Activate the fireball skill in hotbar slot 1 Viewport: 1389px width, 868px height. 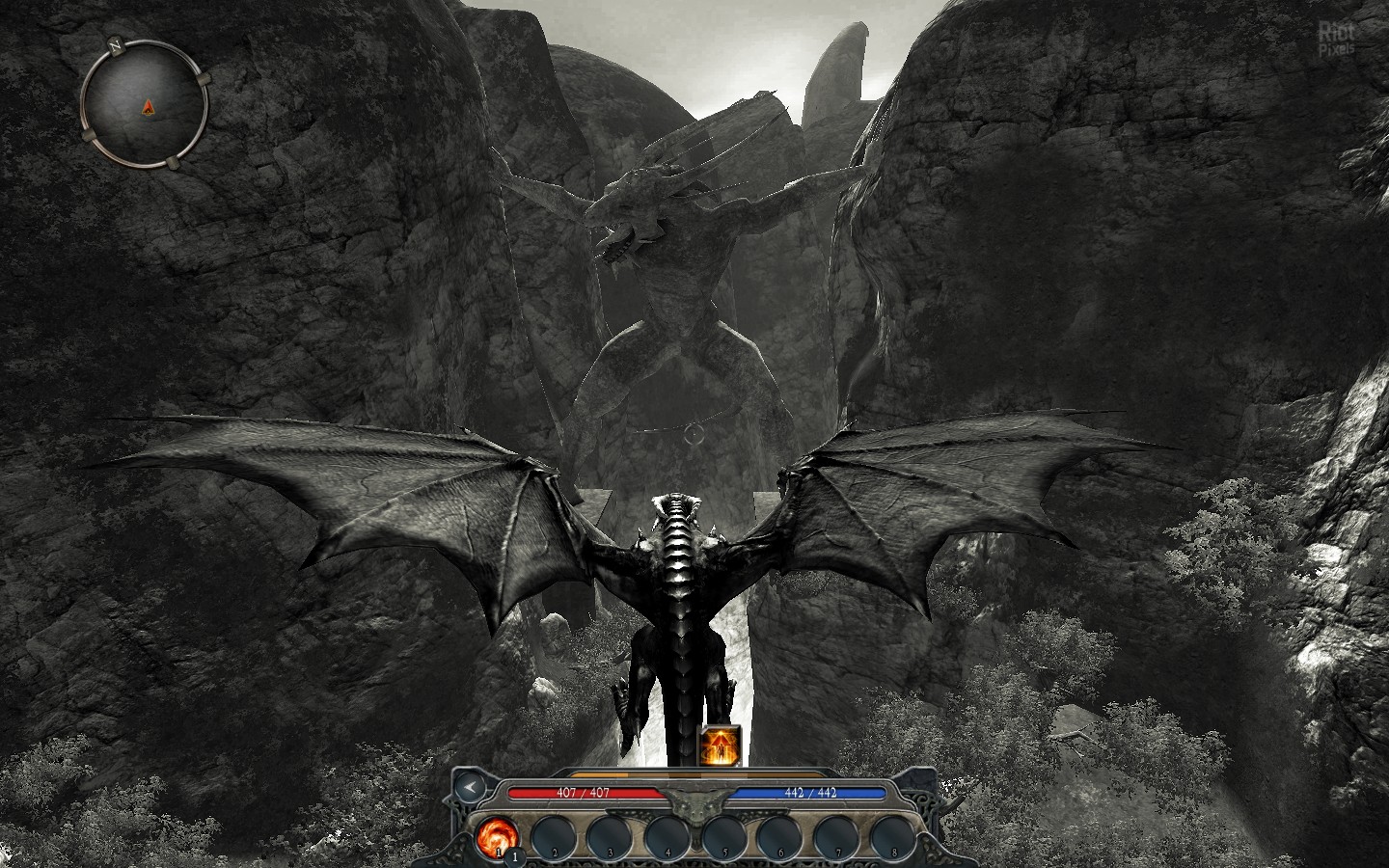click(x=496, y=836)
